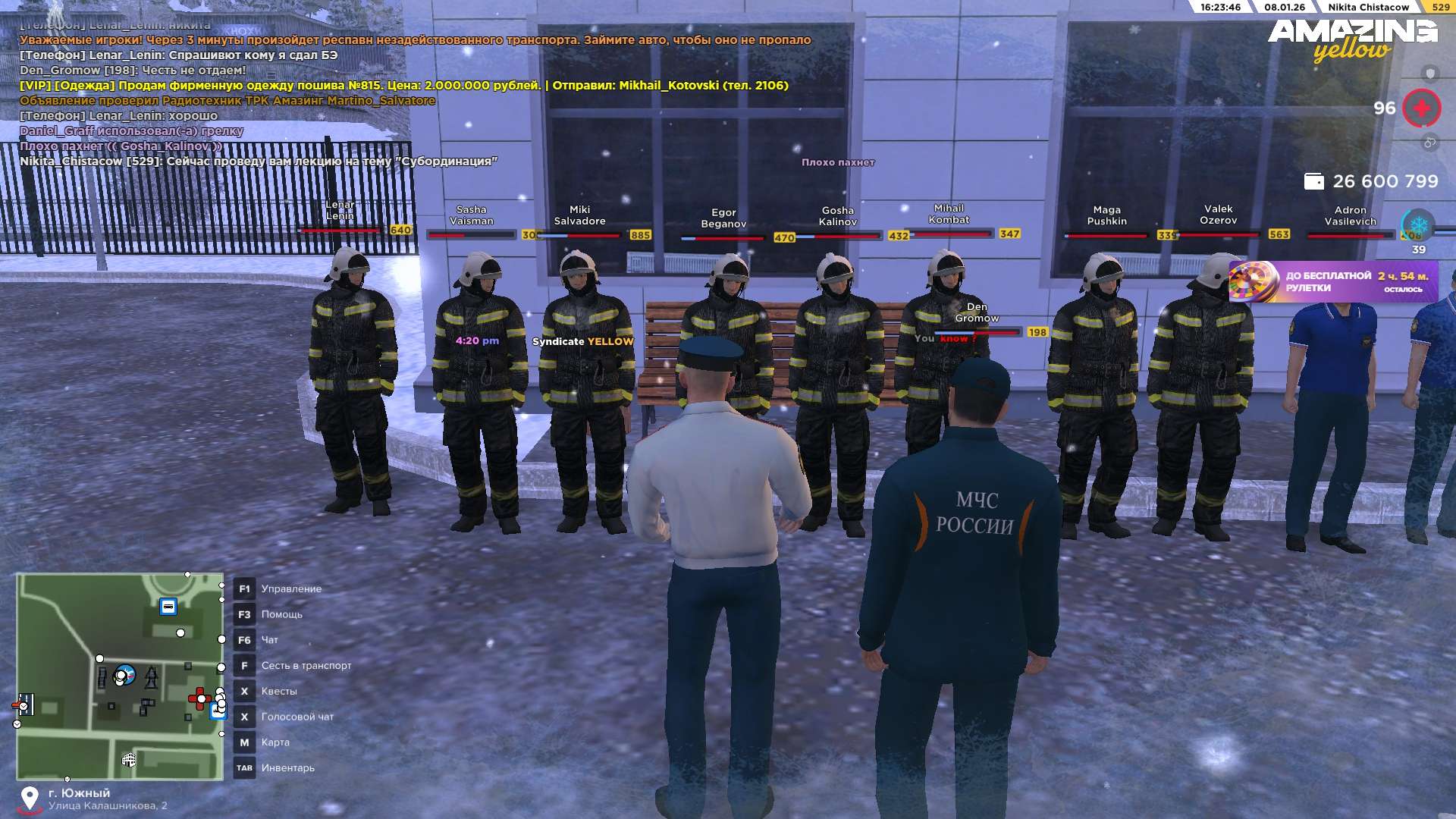Click the red health cross icon
The height and width of the screenshot is (819, 1456).
coord(1421,108)
